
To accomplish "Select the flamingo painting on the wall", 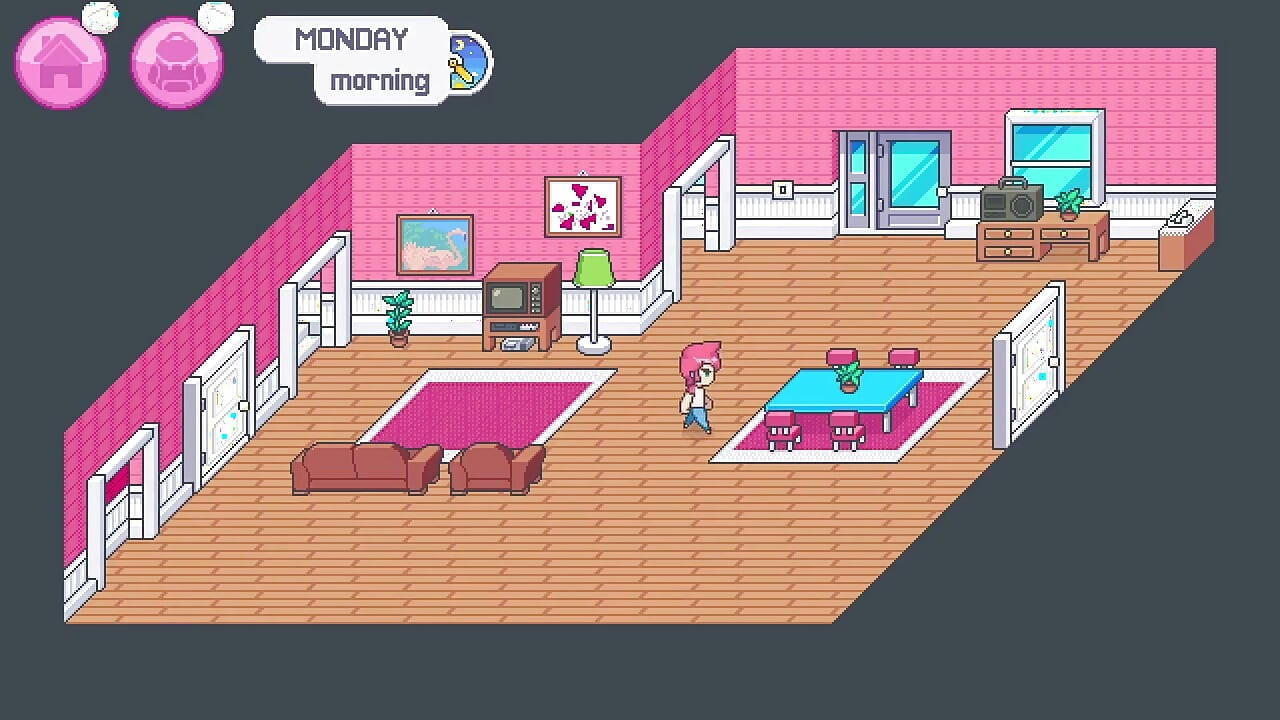I will click(x=434, y=247).
